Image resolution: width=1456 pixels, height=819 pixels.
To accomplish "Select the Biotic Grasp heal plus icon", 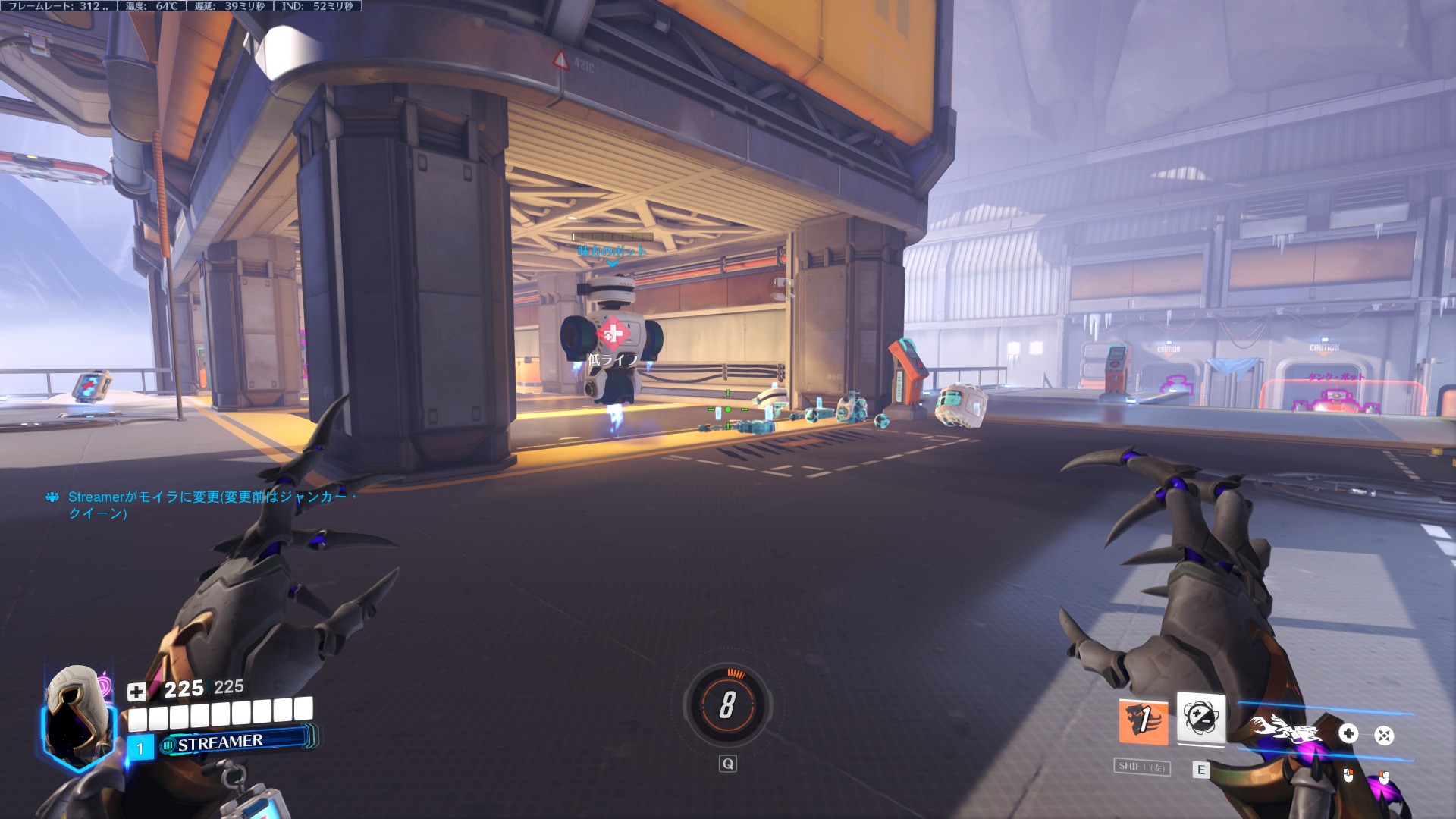I will pyautogui.click(x=1348, y=733).
